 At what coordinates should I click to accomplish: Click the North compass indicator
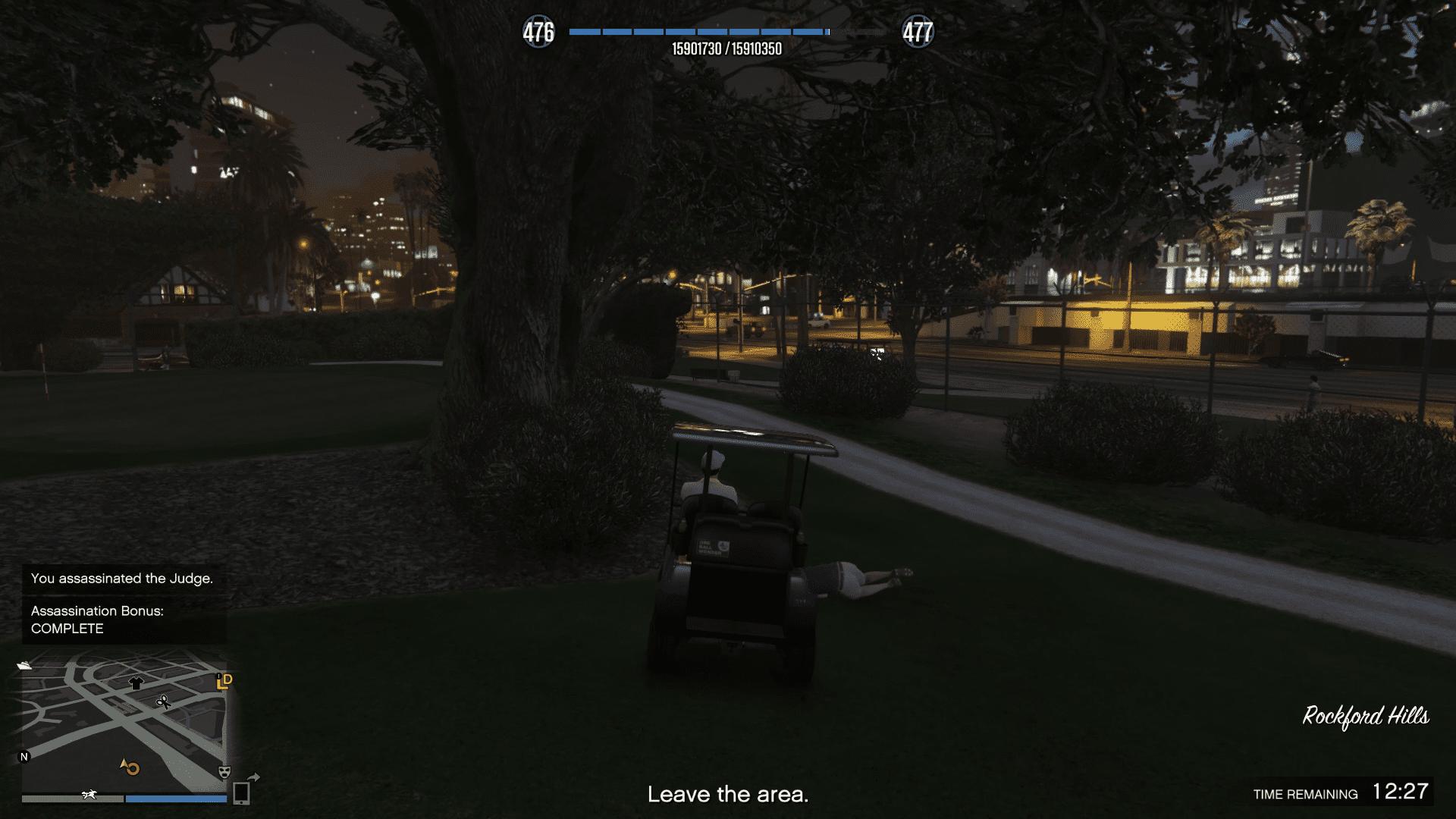[24, 757]
